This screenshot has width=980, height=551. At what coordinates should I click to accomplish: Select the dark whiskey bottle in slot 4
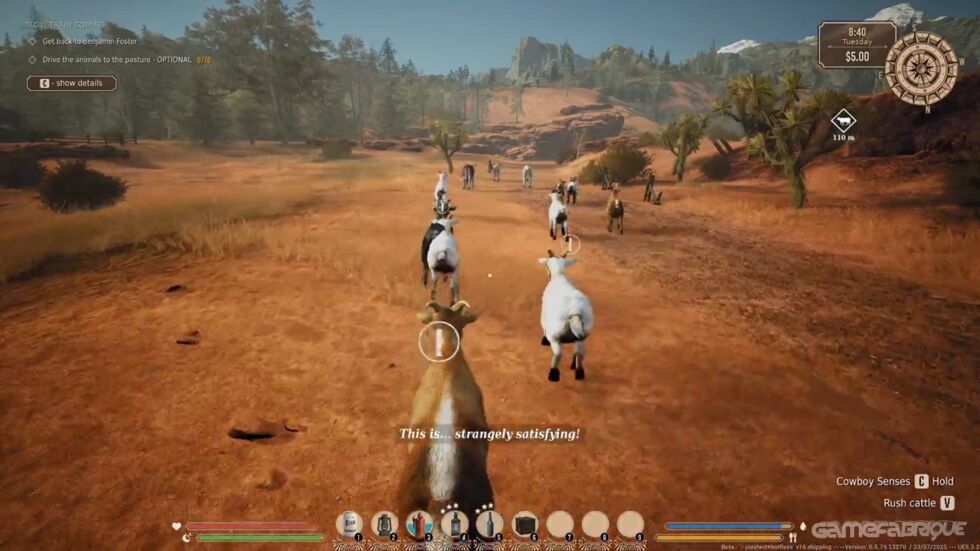[454, 524]
